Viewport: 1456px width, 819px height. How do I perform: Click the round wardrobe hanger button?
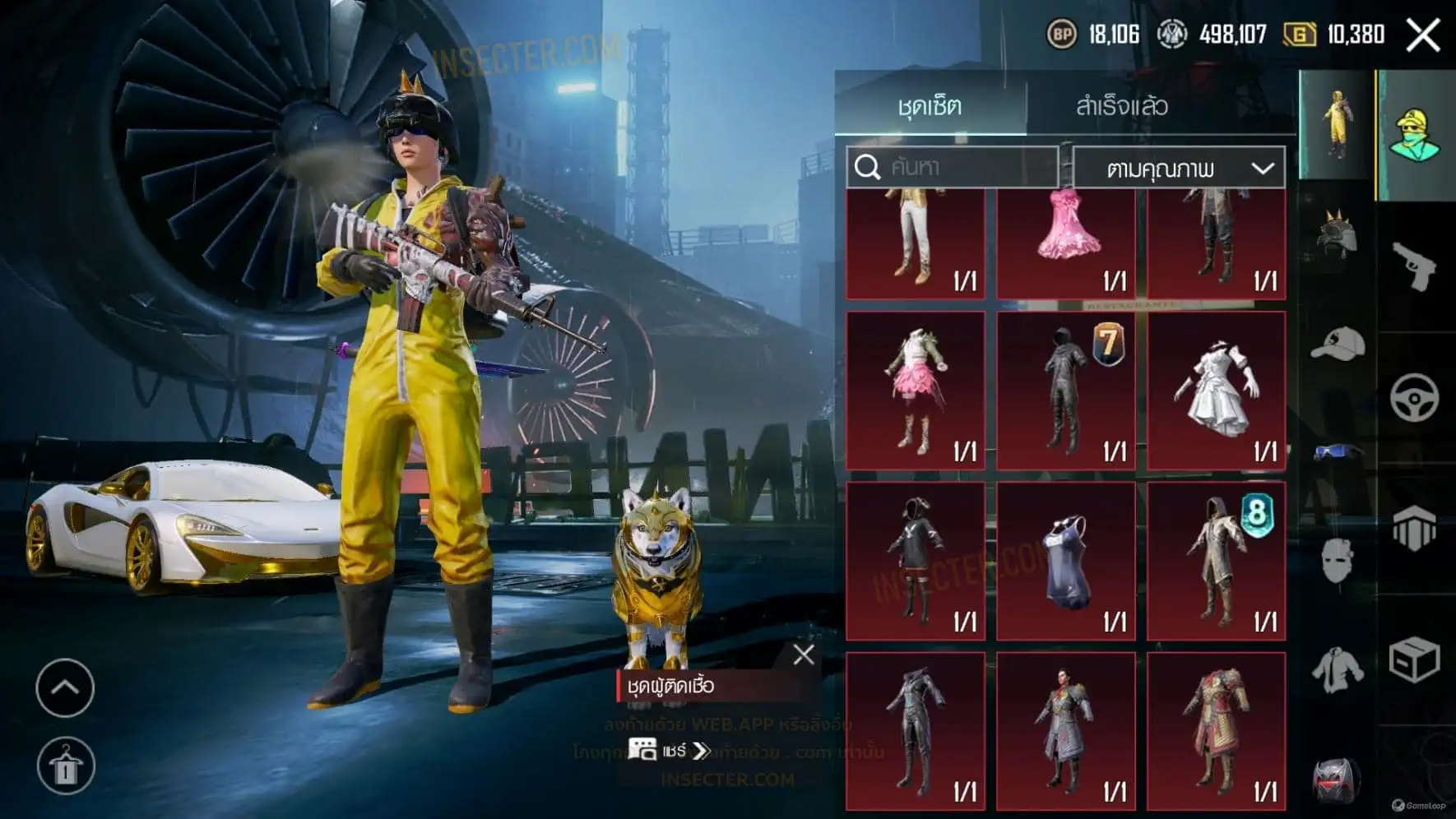[66, 766]
